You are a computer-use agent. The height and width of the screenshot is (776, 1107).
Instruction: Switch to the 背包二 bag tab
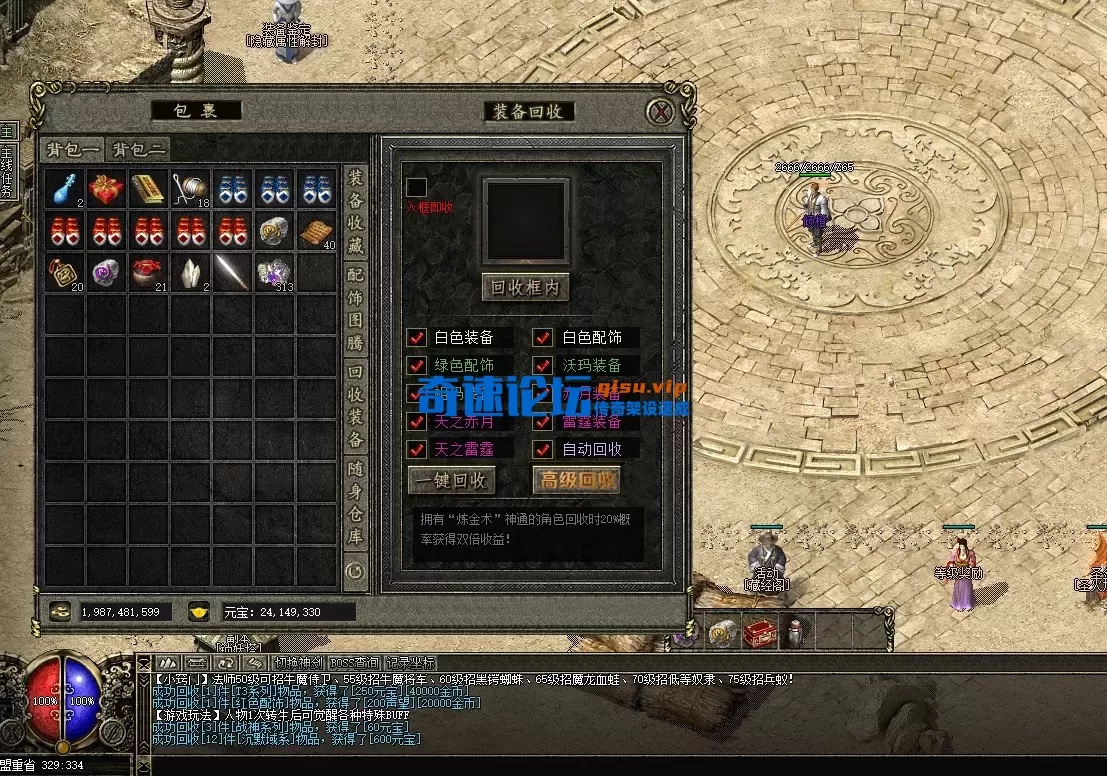tap(137, 150)
